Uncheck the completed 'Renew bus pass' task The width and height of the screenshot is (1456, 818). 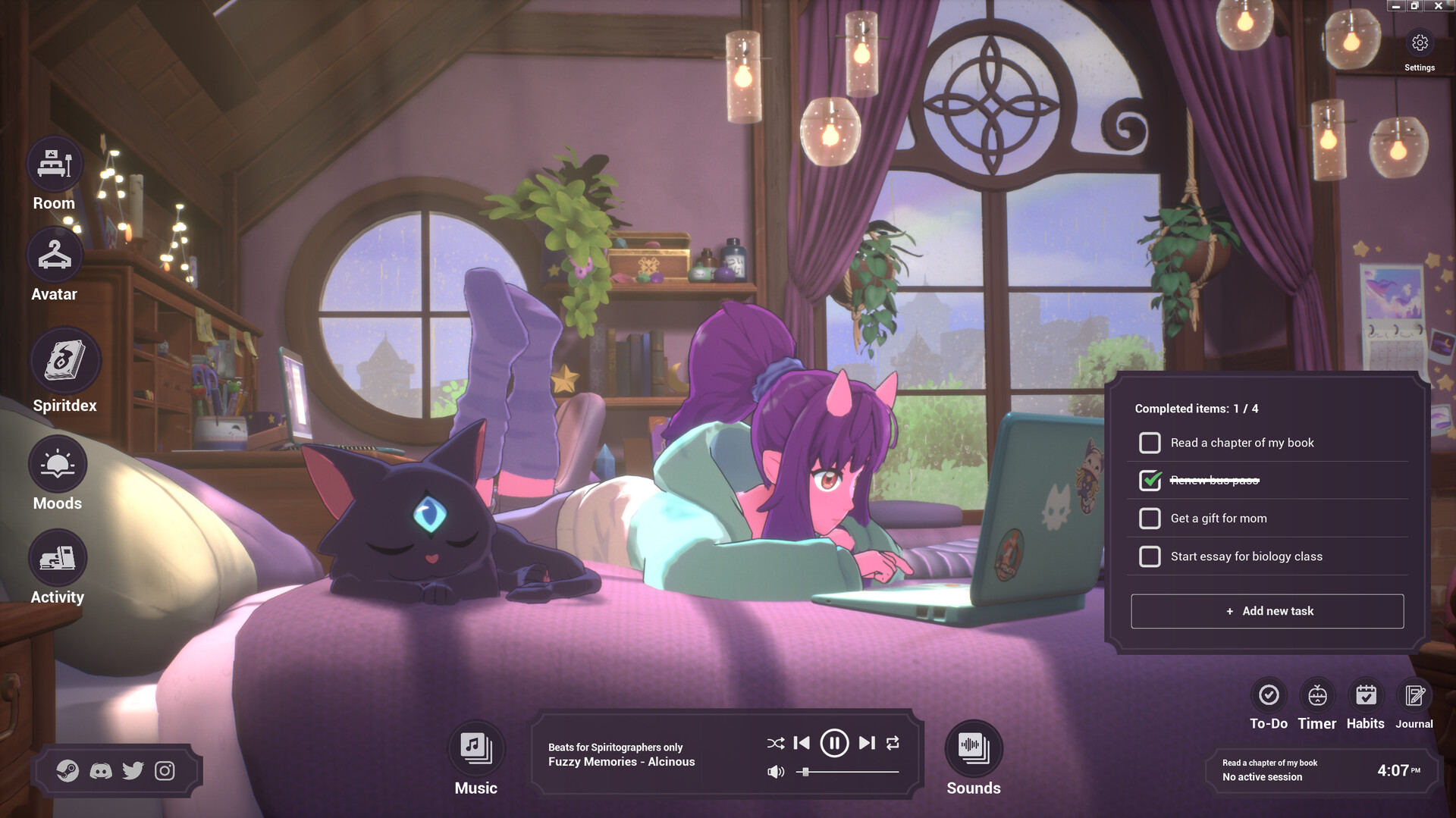point(1150,480)
